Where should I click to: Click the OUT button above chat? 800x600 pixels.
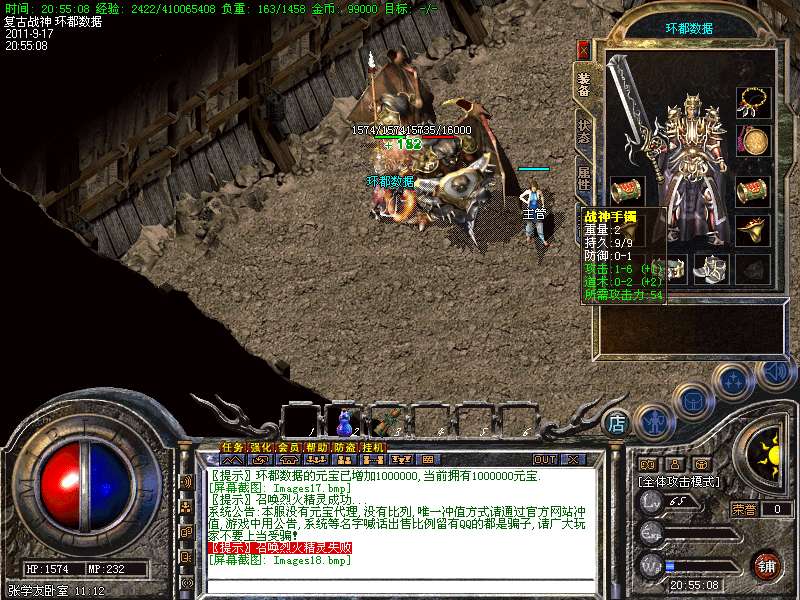tap(544, 459)
